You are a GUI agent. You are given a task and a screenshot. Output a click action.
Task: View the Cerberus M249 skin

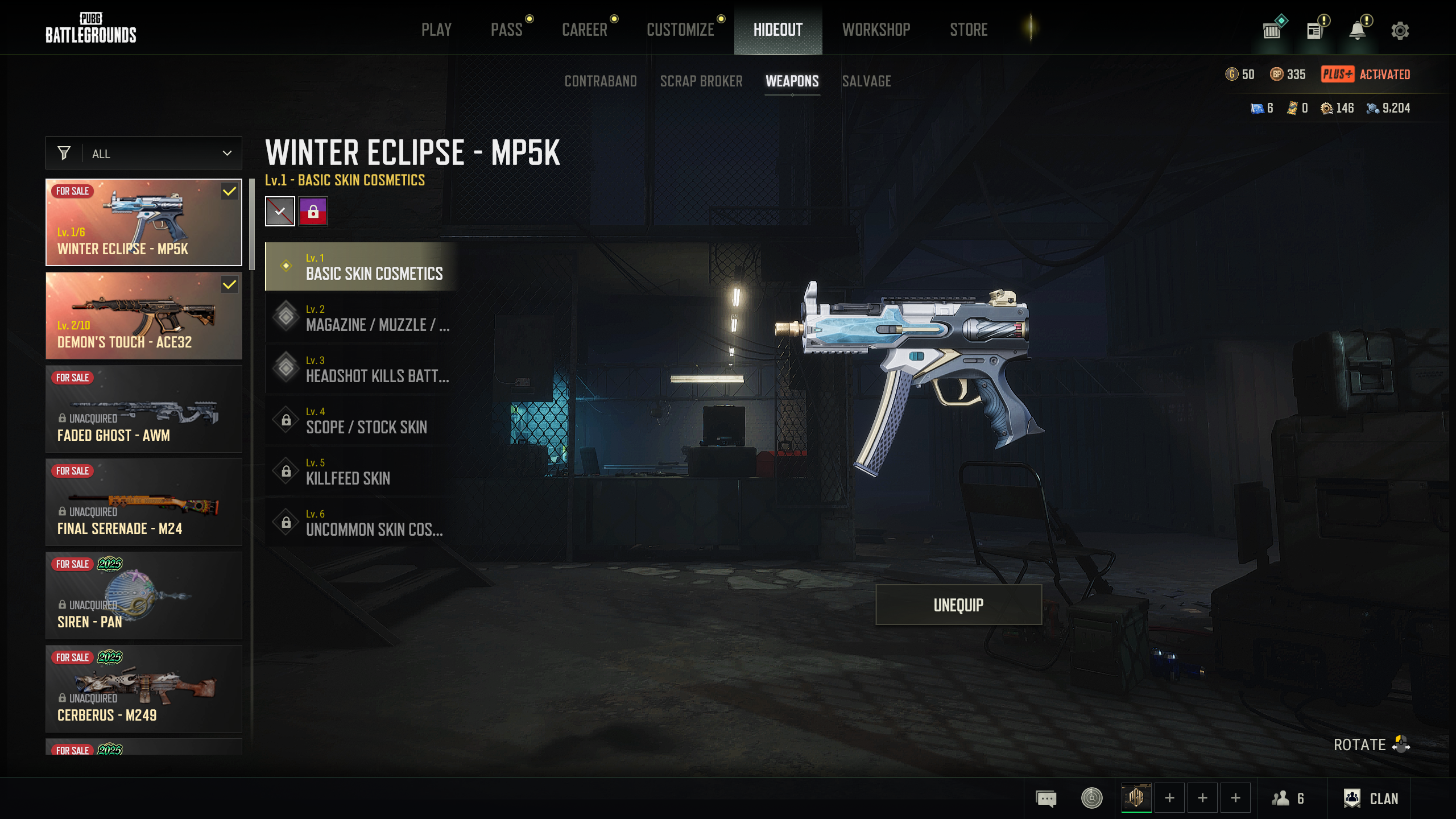(144, 689)
